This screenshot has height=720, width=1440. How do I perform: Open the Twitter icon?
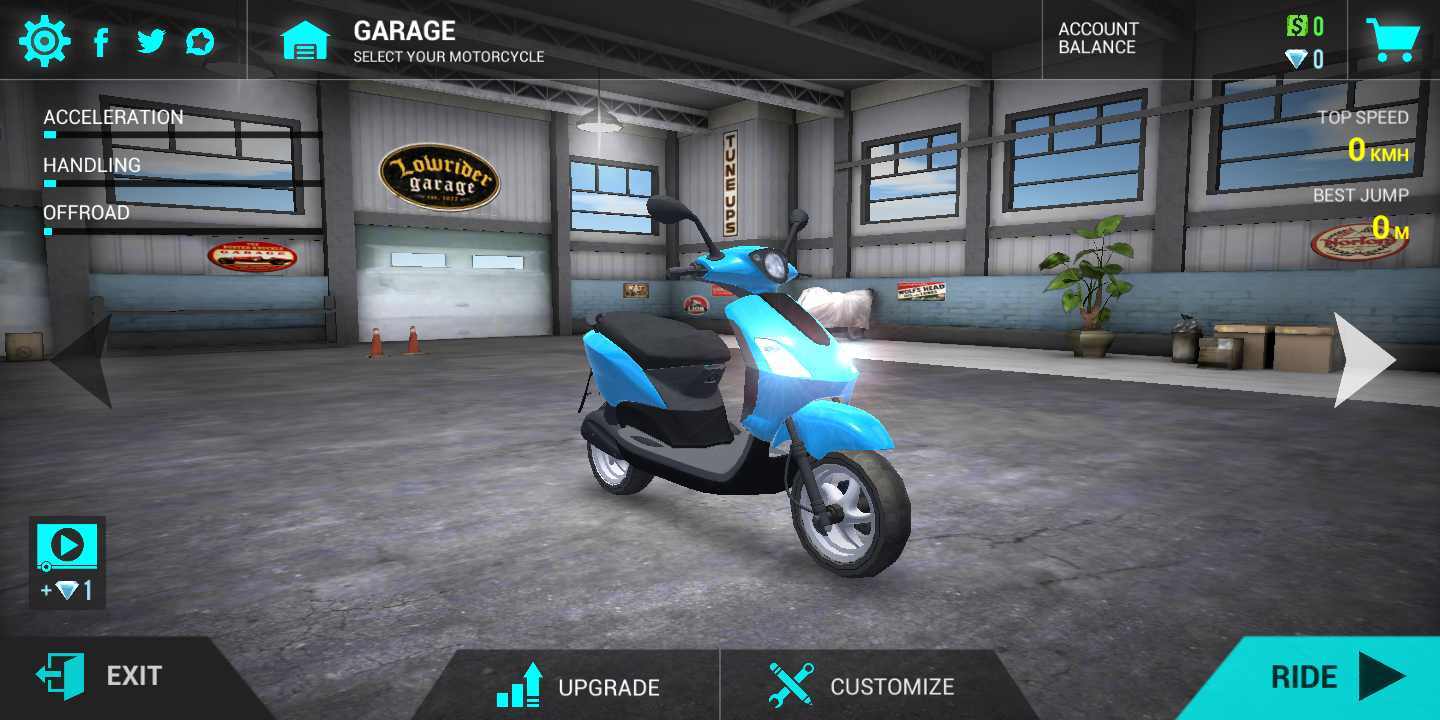click(152, 40)
